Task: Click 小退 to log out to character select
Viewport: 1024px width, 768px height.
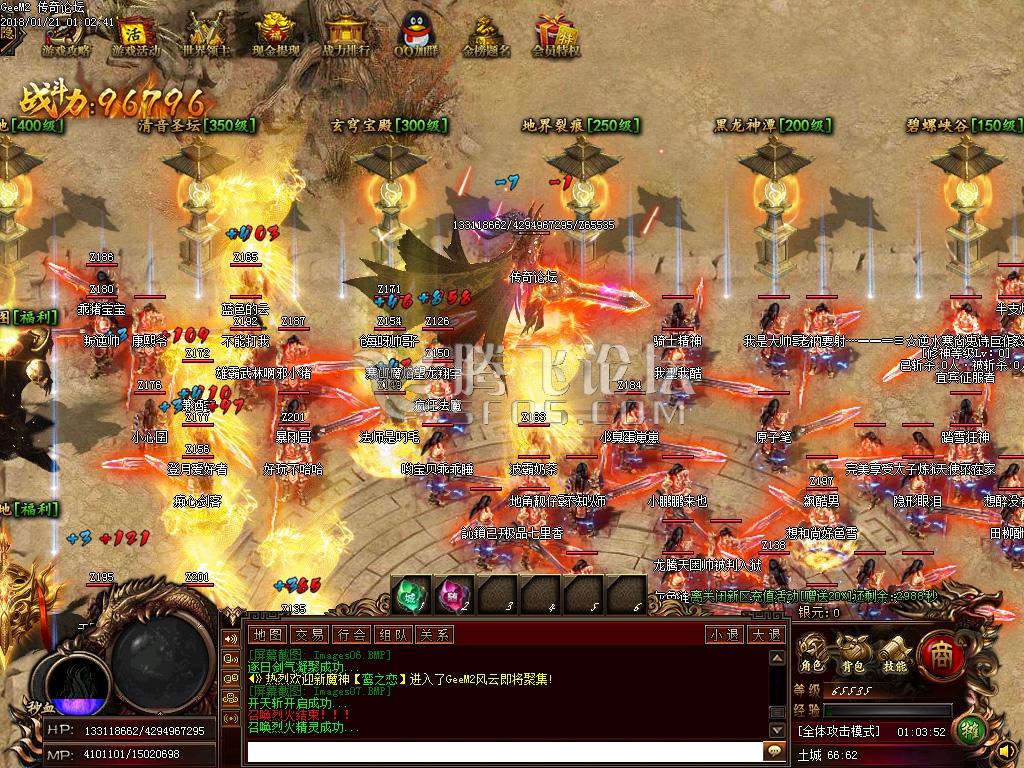Action: [722, 634]
